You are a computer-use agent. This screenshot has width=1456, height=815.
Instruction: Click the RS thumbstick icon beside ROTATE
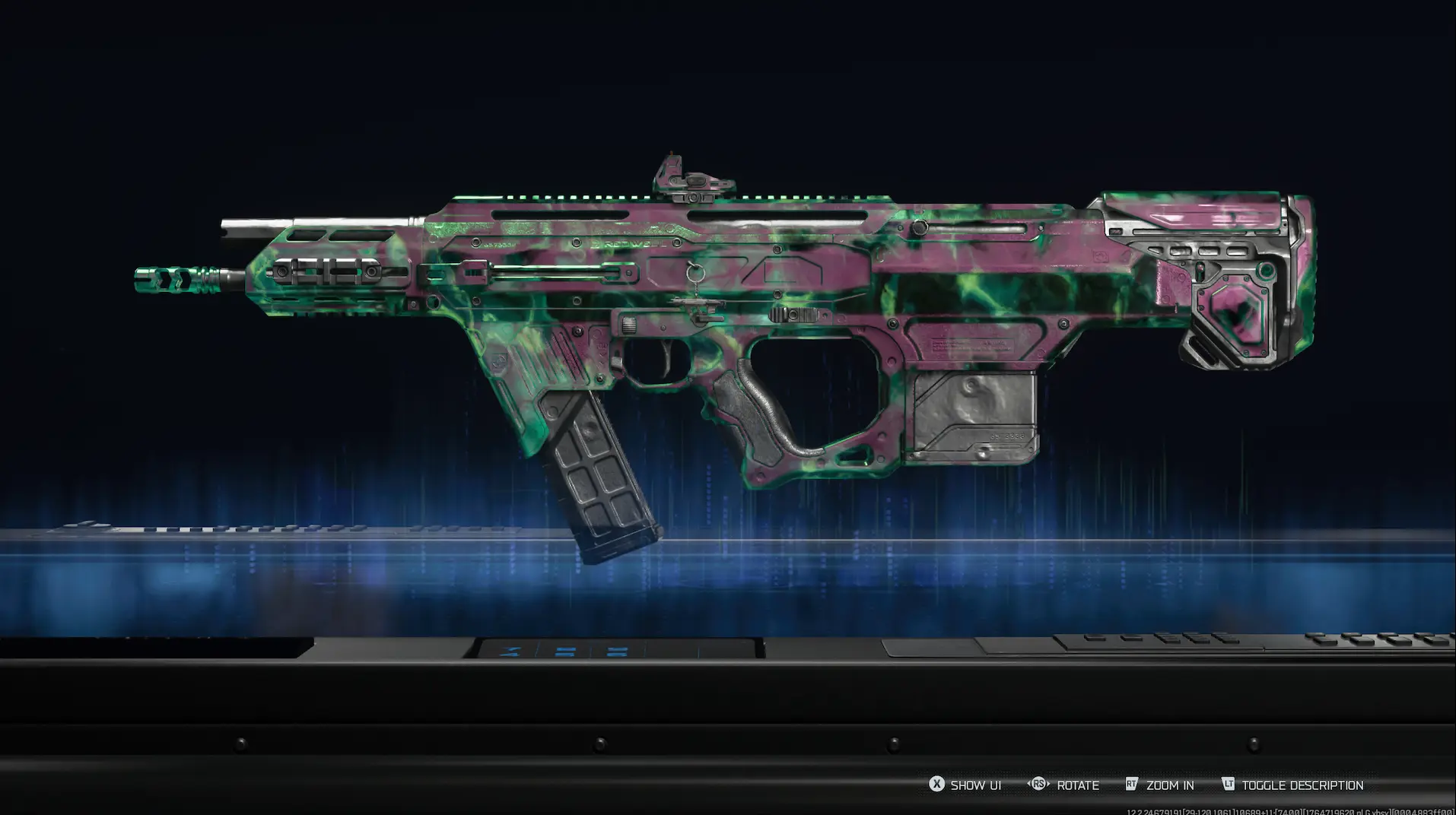(x=1039, y=784)
